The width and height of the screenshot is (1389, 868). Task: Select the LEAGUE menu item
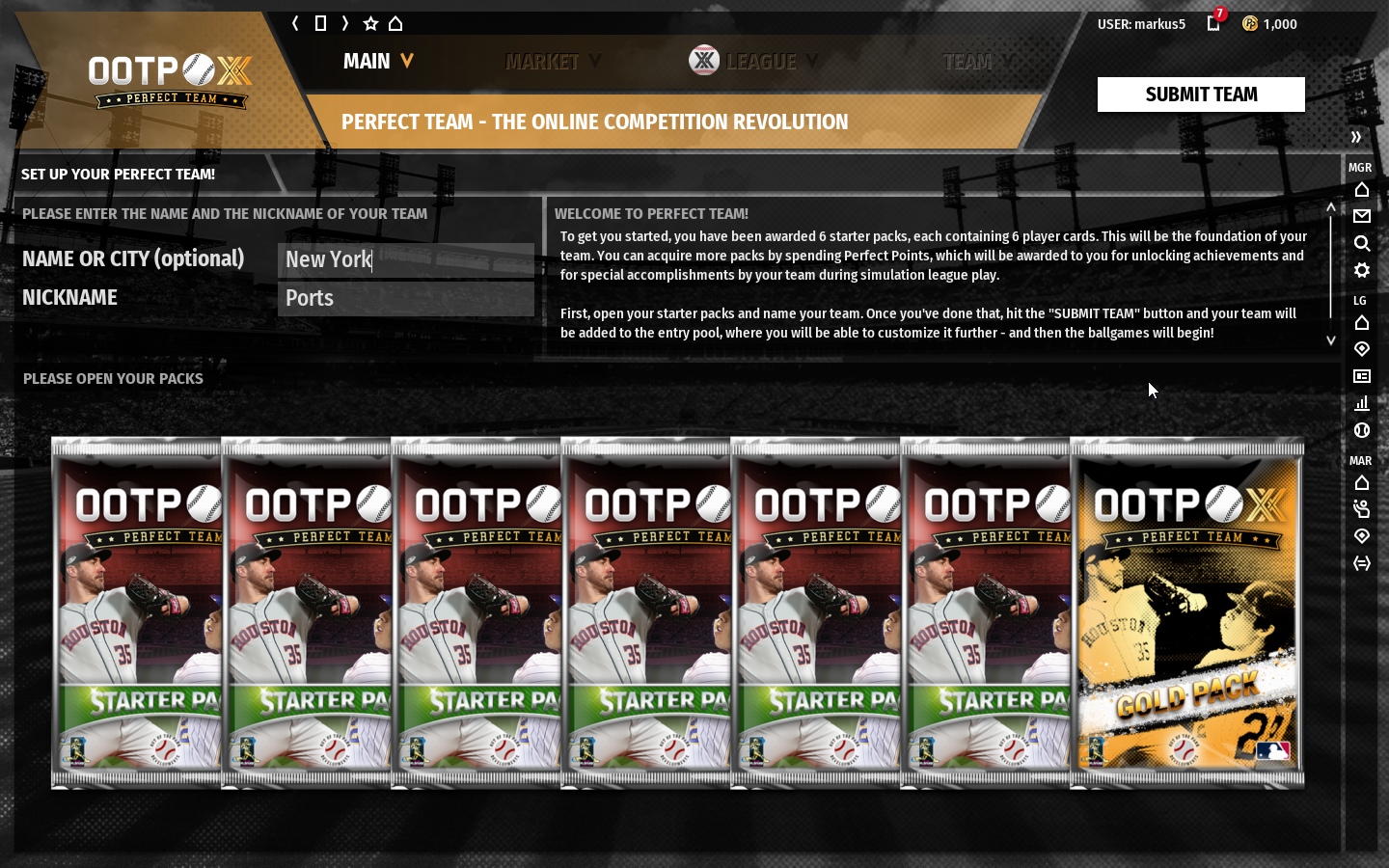click(x=761, y=61)
